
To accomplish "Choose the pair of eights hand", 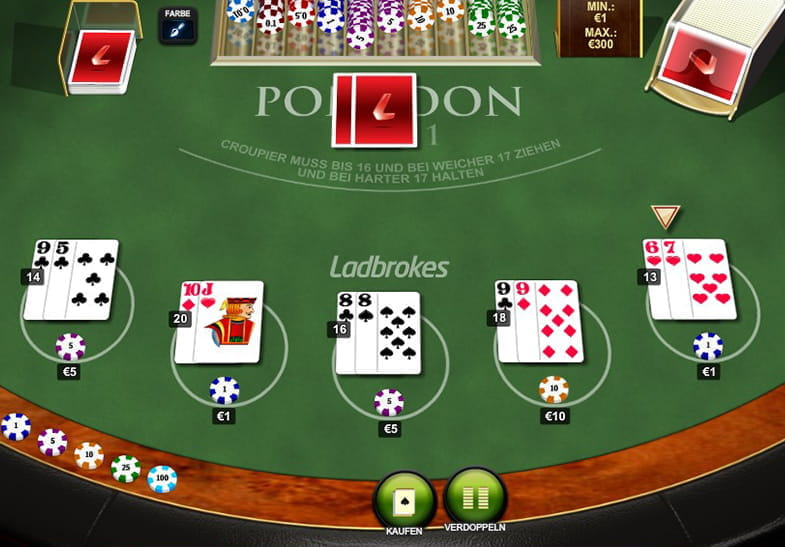I will pos(377,332).
